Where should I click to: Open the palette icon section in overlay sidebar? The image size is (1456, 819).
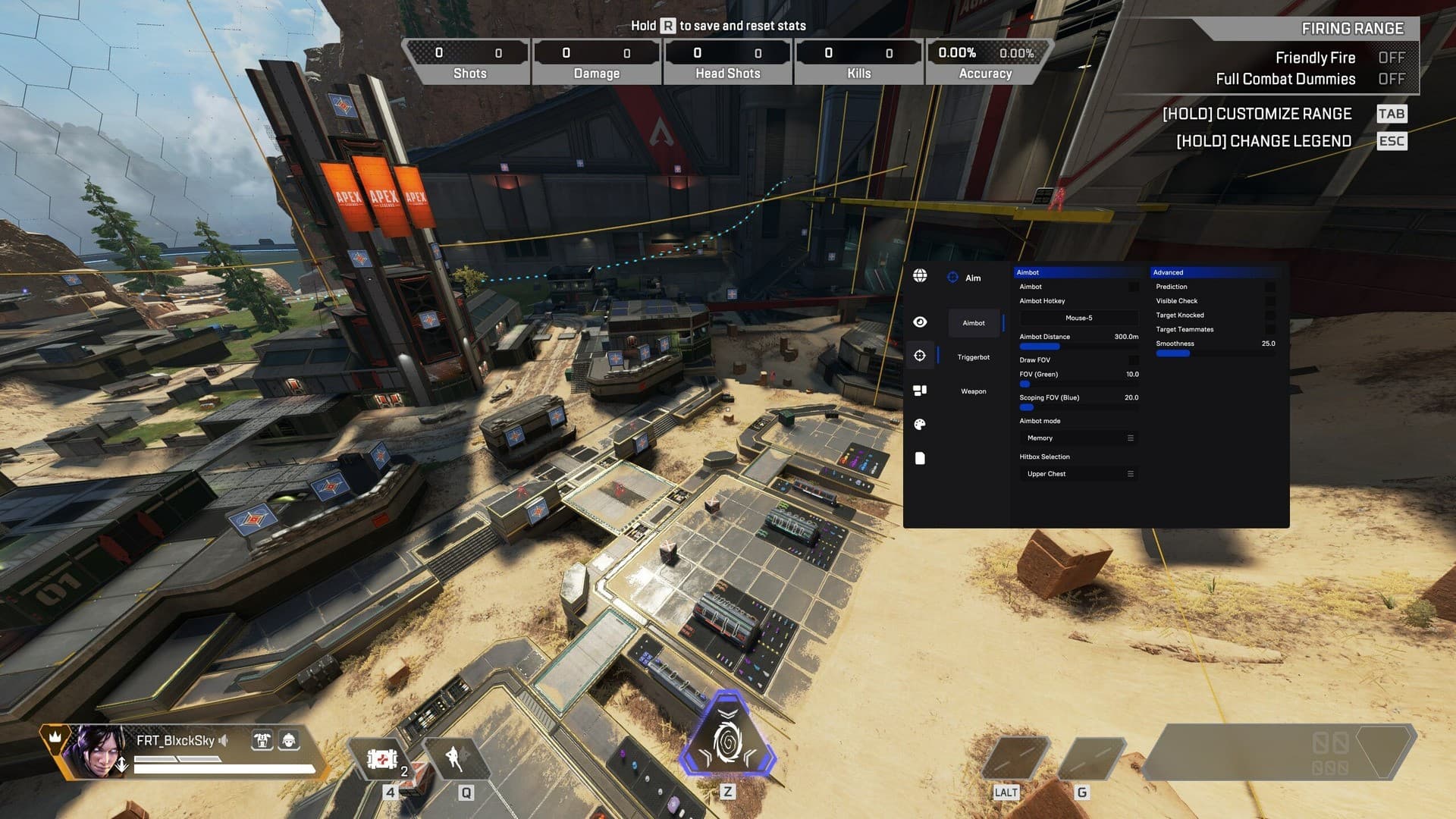click(x=920, y=425)
